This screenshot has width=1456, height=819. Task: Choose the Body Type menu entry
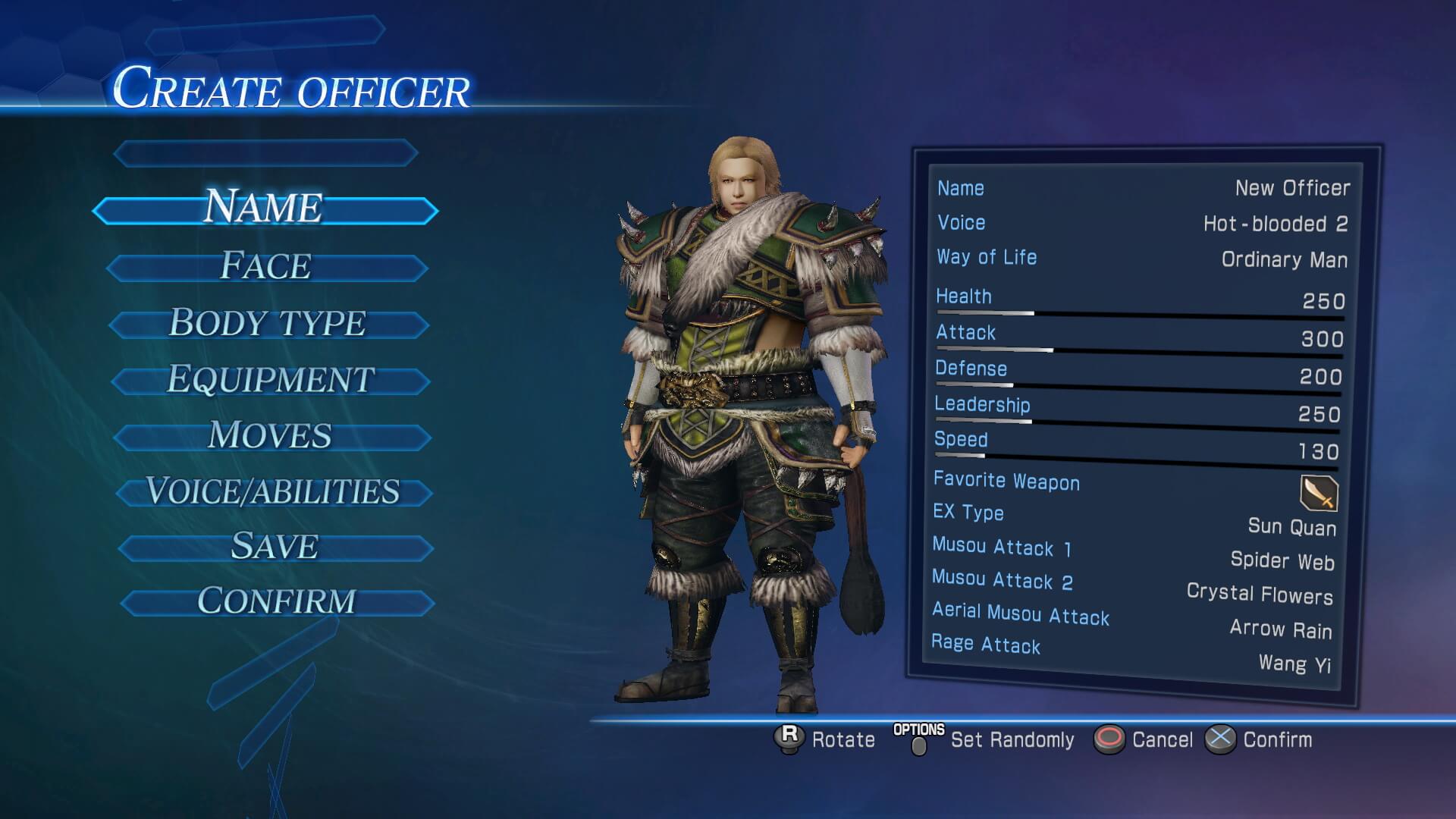coord(268,324)
